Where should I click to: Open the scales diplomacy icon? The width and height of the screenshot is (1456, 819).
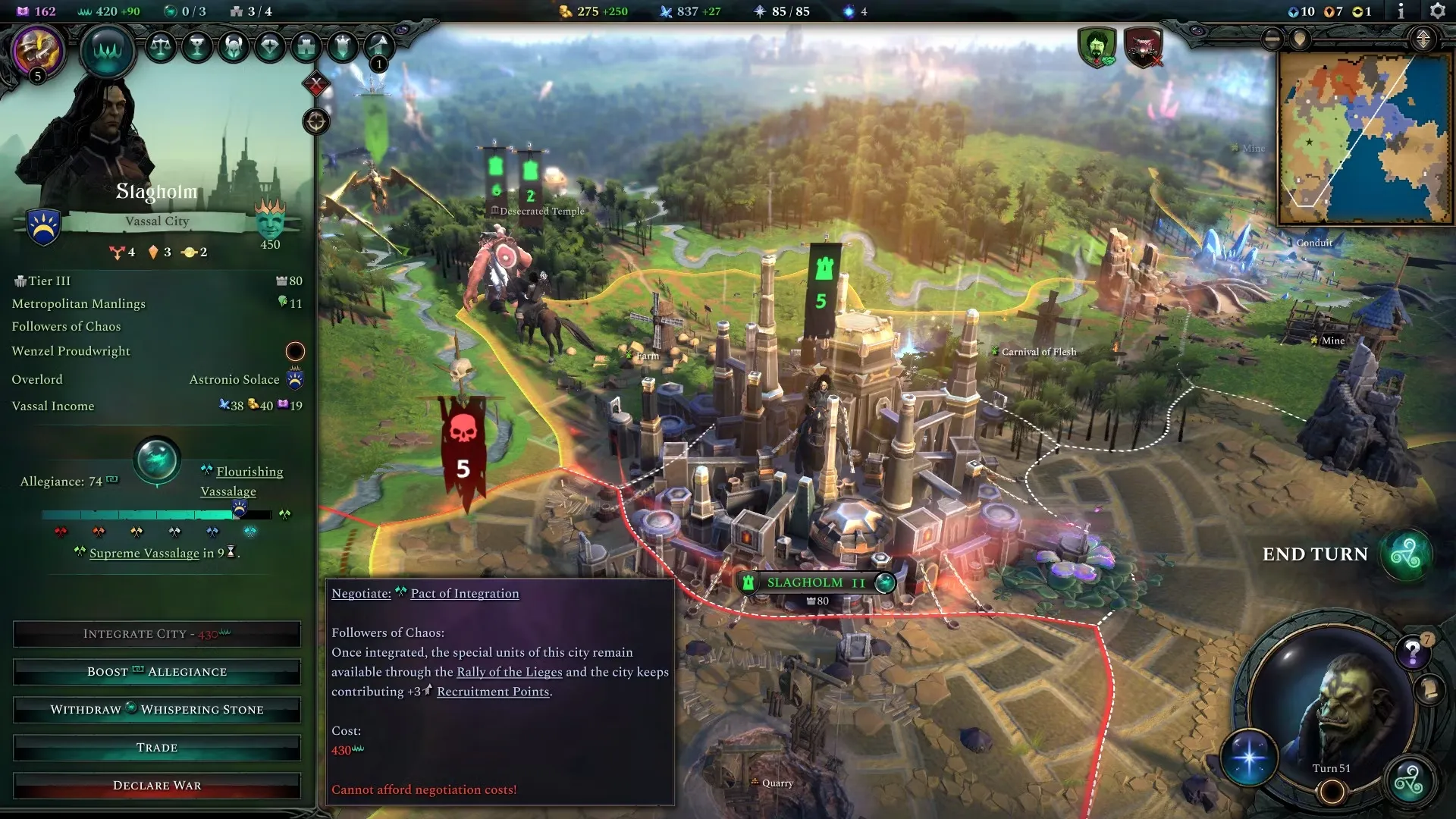(160, 47)
